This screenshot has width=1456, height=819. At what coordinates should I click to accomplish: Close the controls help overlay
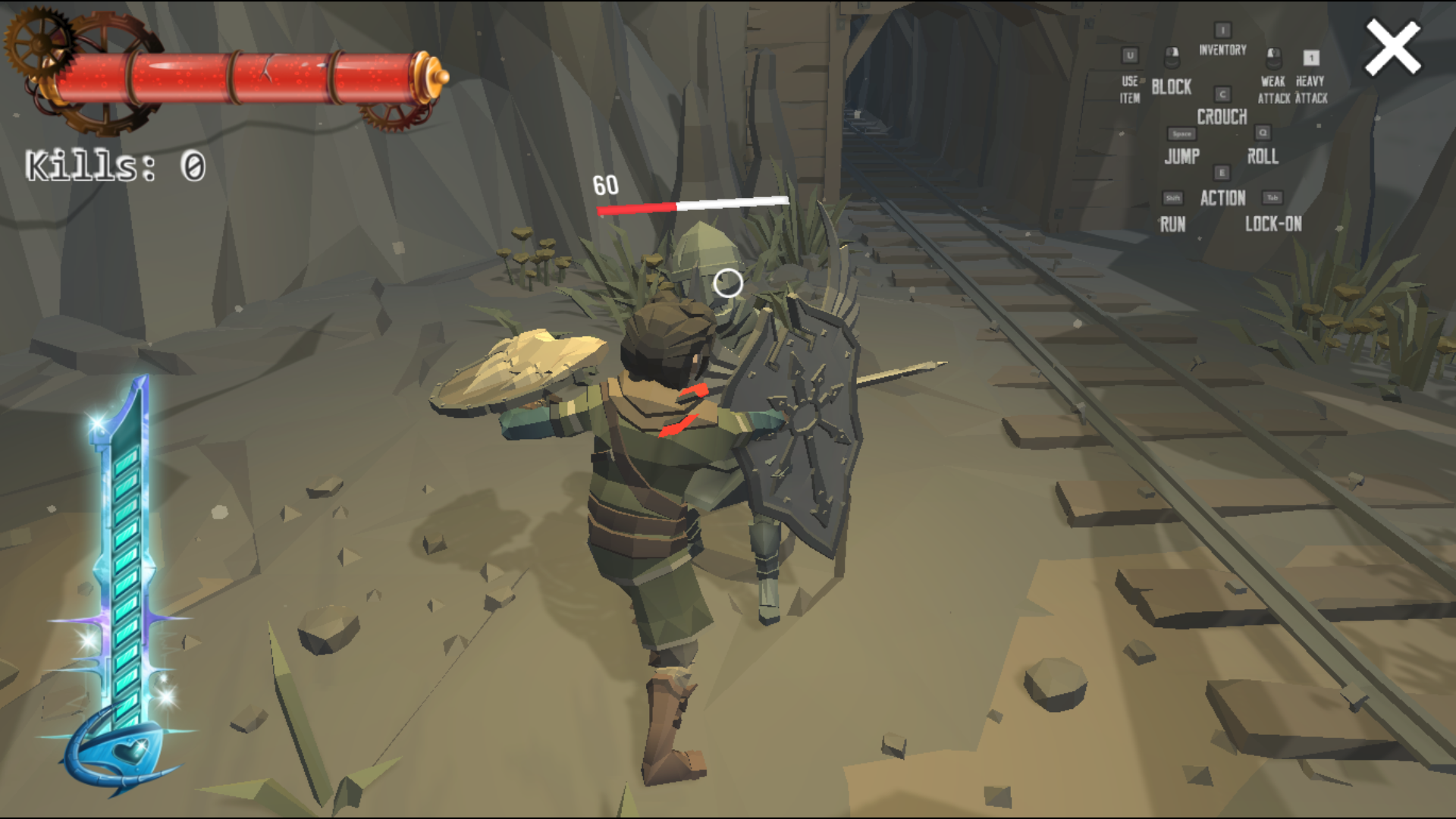pos(1392,48)
